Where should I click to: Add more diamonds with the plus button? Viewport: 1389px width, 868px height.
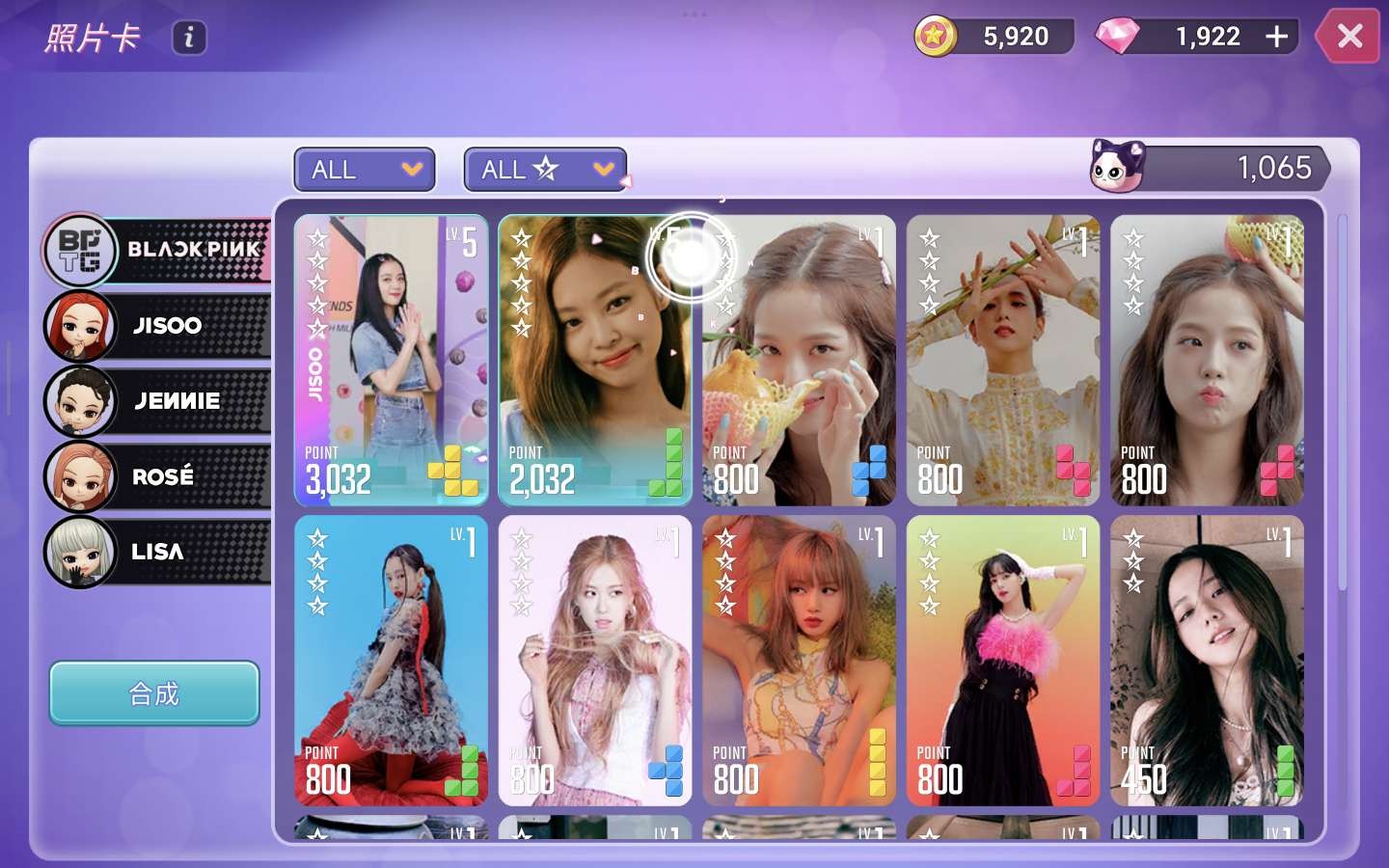[x=1276, y=37]
